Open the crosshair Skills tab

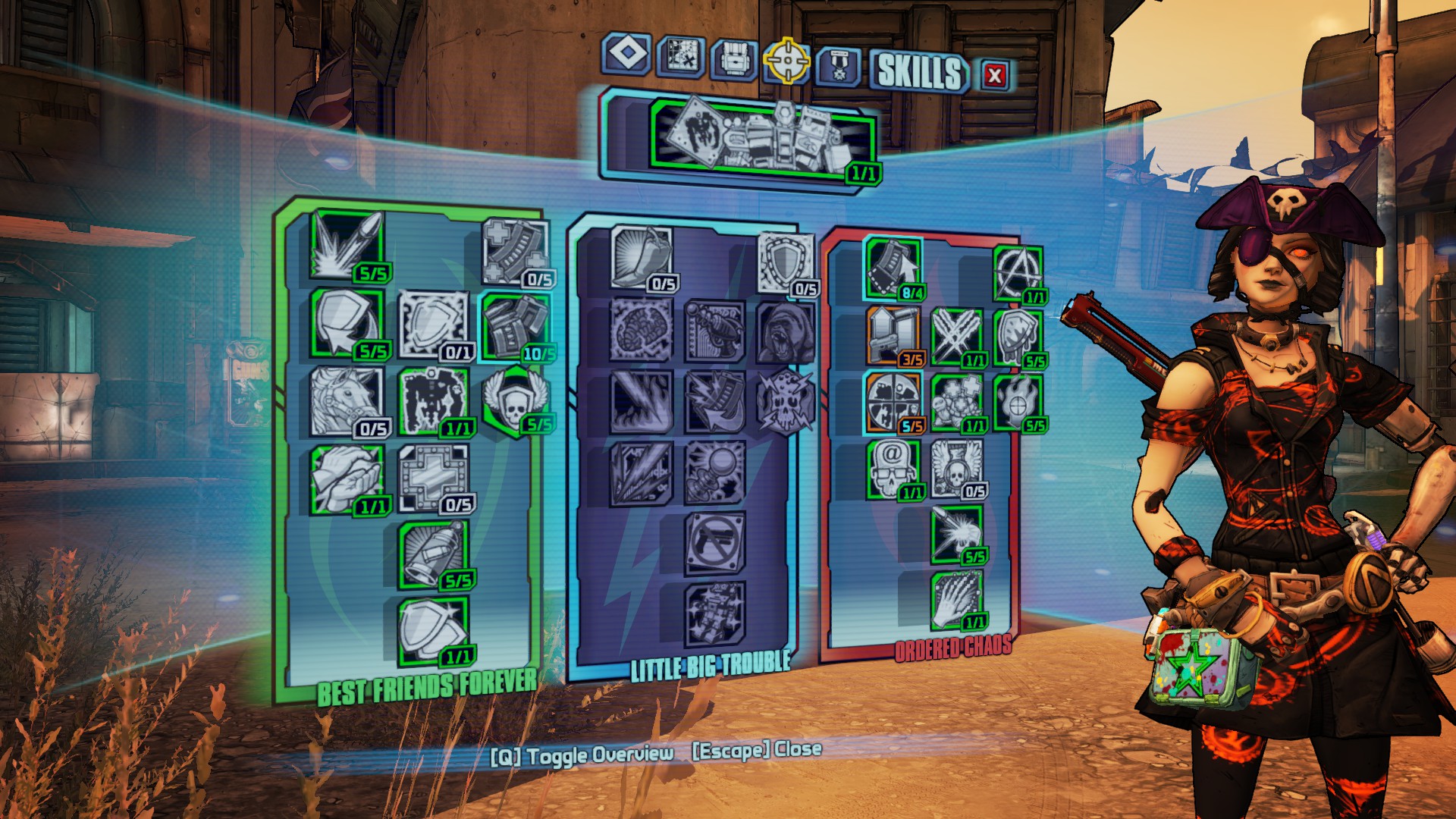787,60
